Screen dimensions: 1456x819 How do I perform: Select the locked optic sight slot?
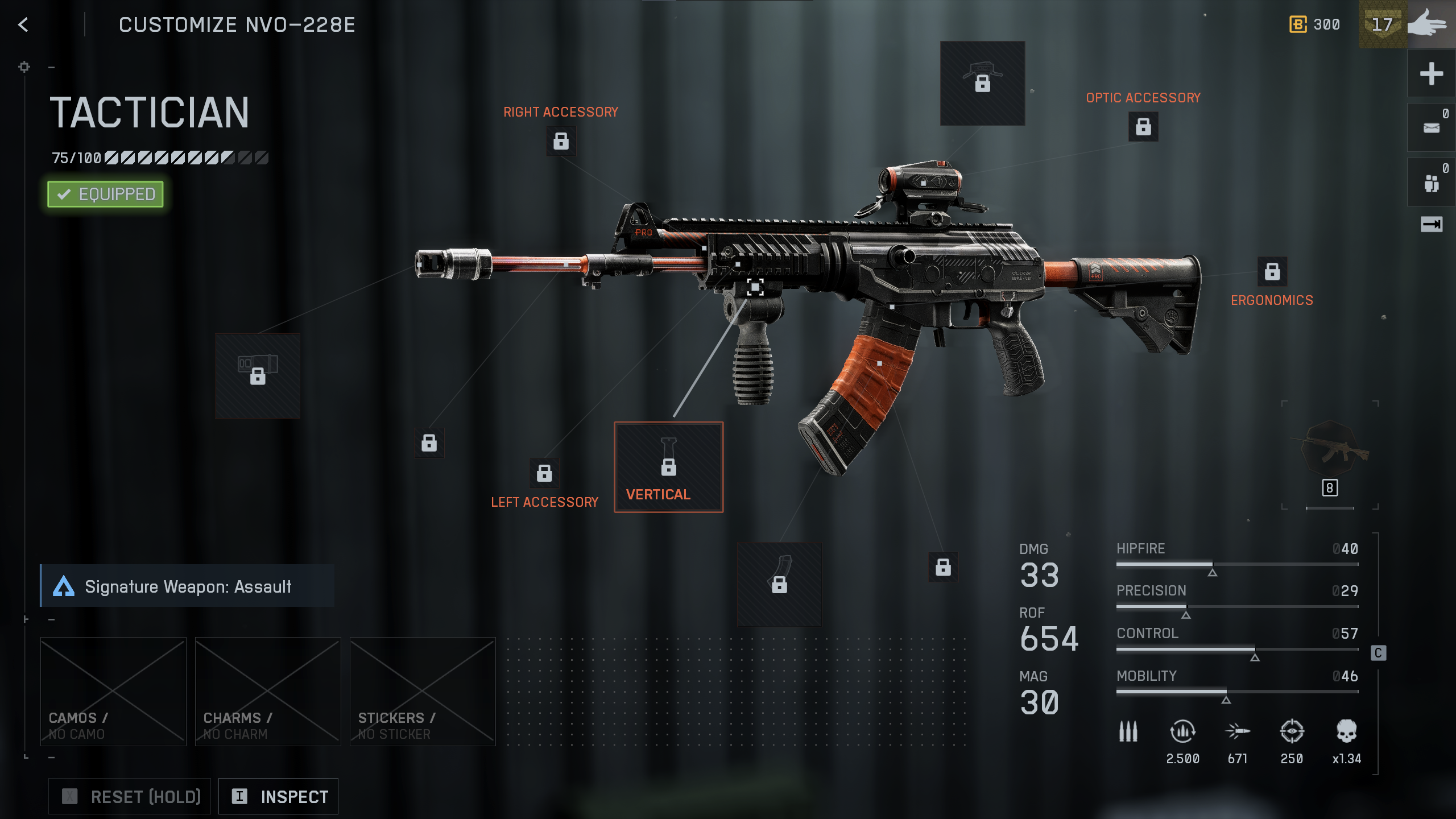(982, 83)
